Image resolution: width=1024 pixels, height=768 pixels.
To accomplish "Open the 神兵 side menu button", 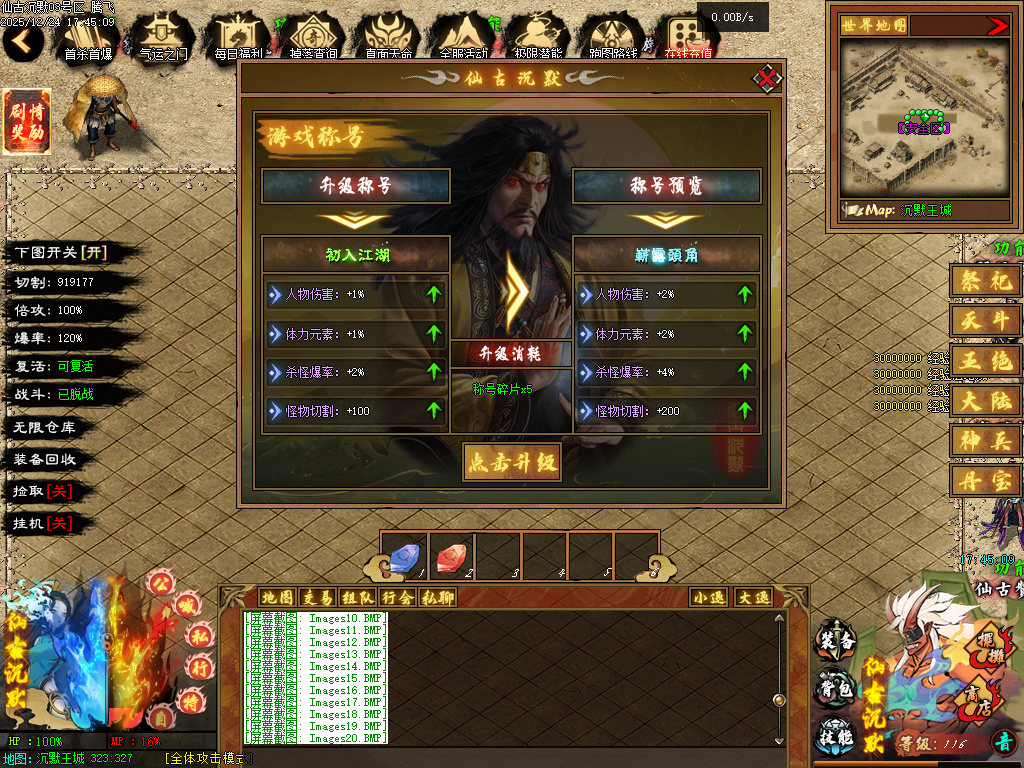I will (986, 439).
